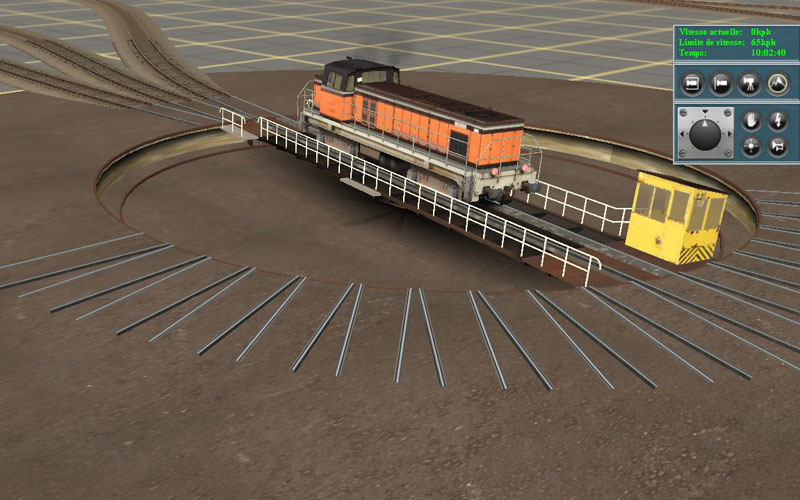Select the external chase camera view
This screenshot has height=500, width=800.
click(x=719, y=83)
